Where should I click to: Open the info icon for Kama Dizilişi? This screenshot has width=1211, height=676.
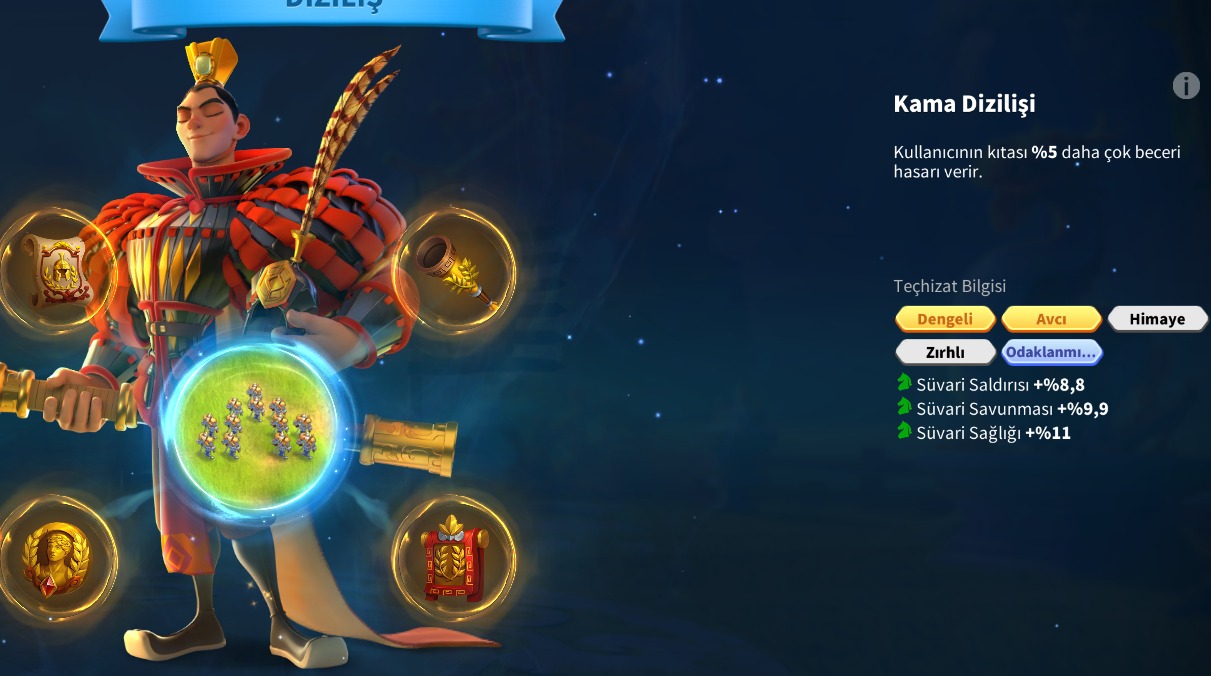point(1186,86)
